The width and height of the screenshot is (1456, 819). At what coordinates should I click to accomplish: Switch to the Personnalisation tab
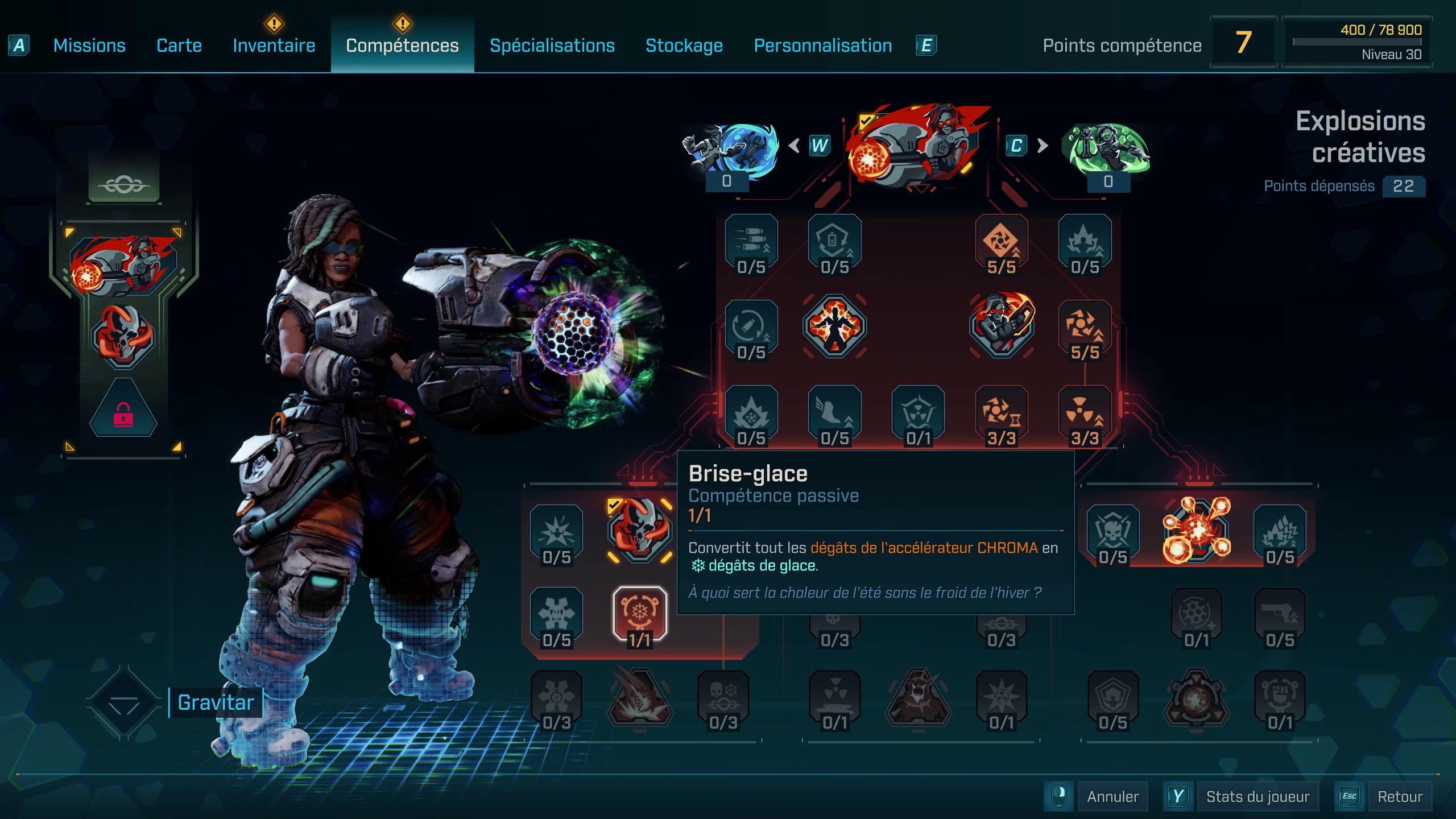(x=822, y=45)
